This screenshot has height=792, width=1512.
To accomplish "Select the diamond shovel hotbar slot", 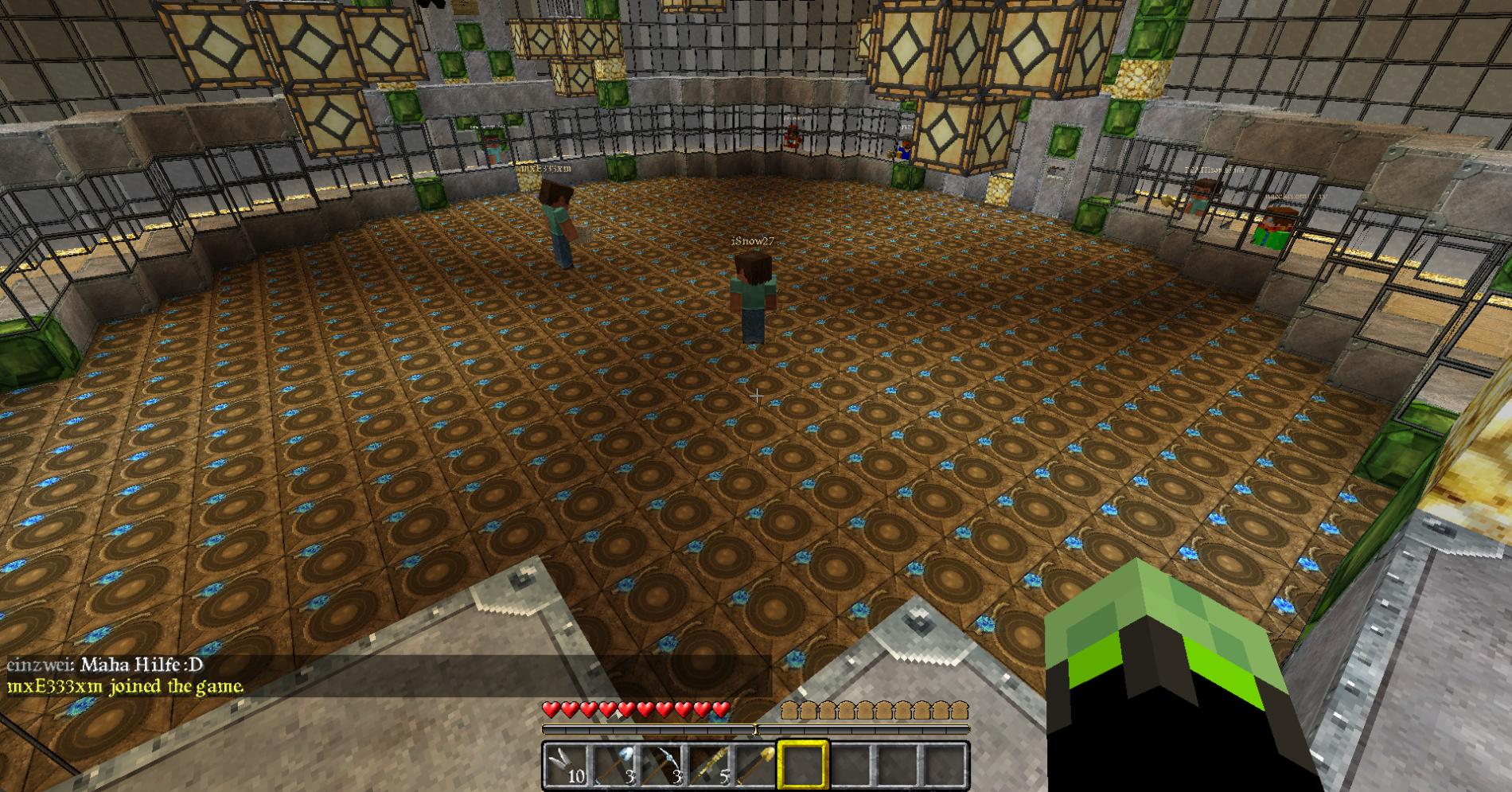I will pyautogui.click(x=614, y=765).
